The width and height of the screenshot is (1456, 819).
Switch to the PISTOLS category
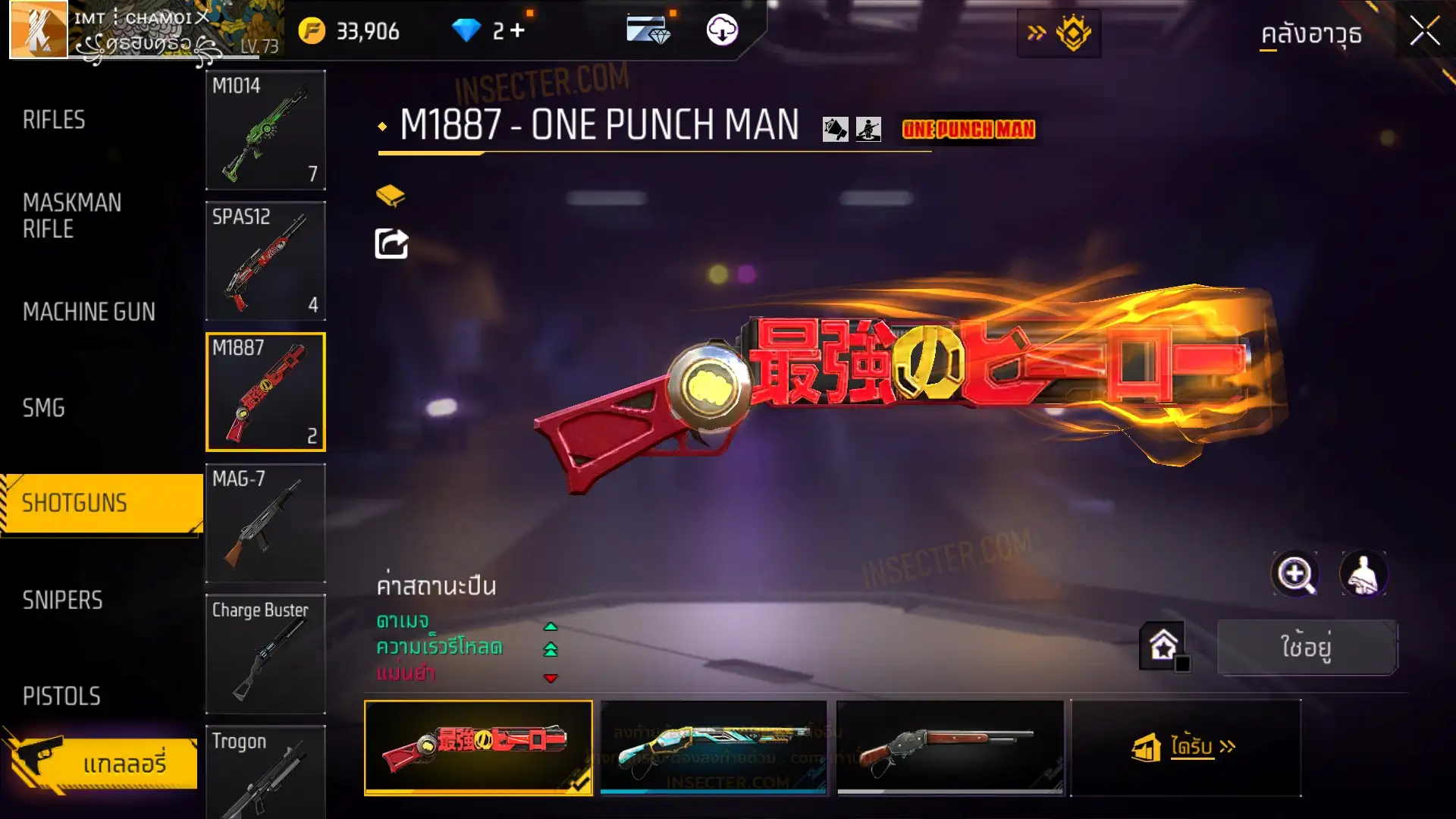click(61, 696)
